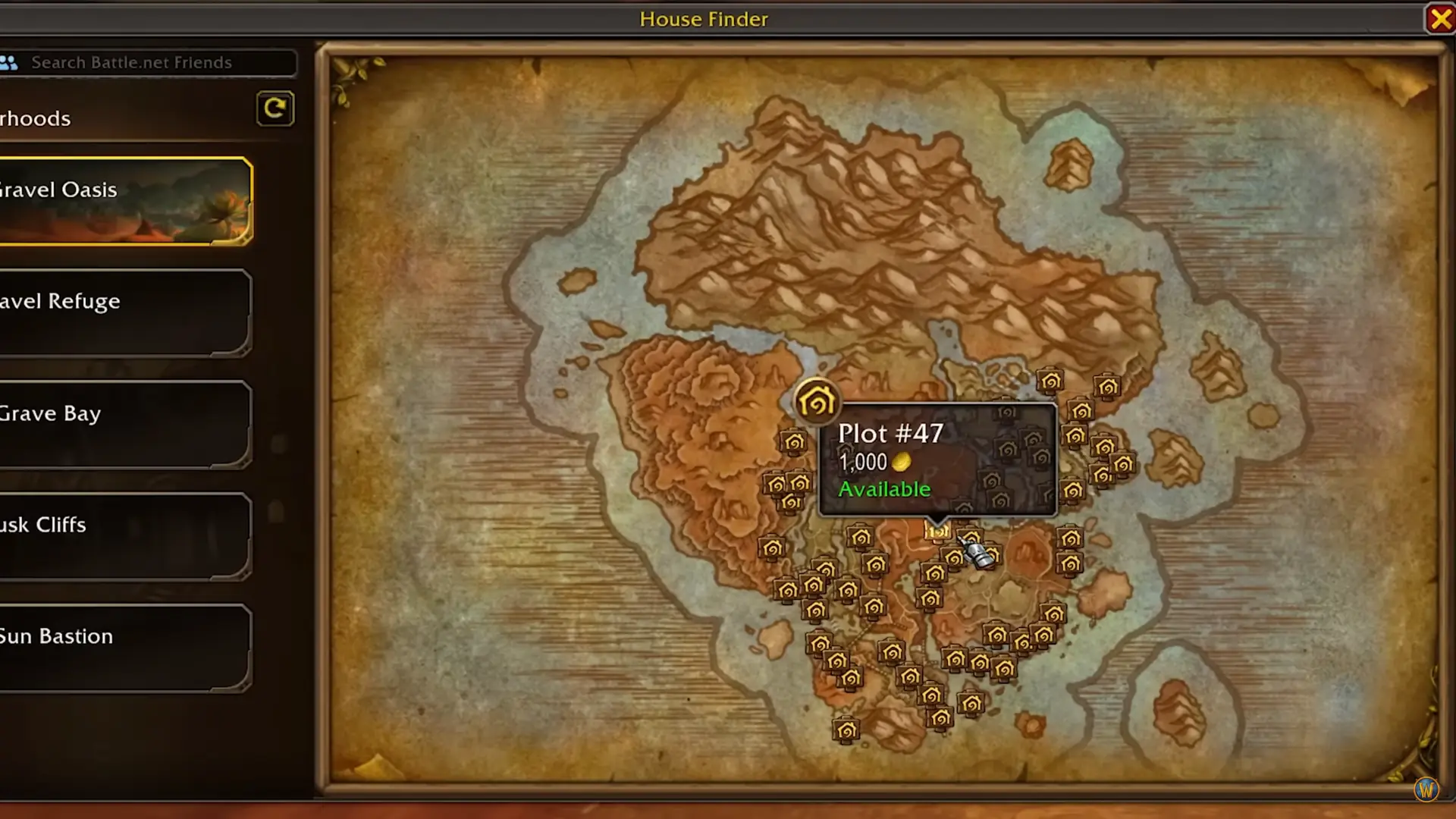1456x819 pixels.
Task: Close the House Finder window
Action: (1439, 19)
